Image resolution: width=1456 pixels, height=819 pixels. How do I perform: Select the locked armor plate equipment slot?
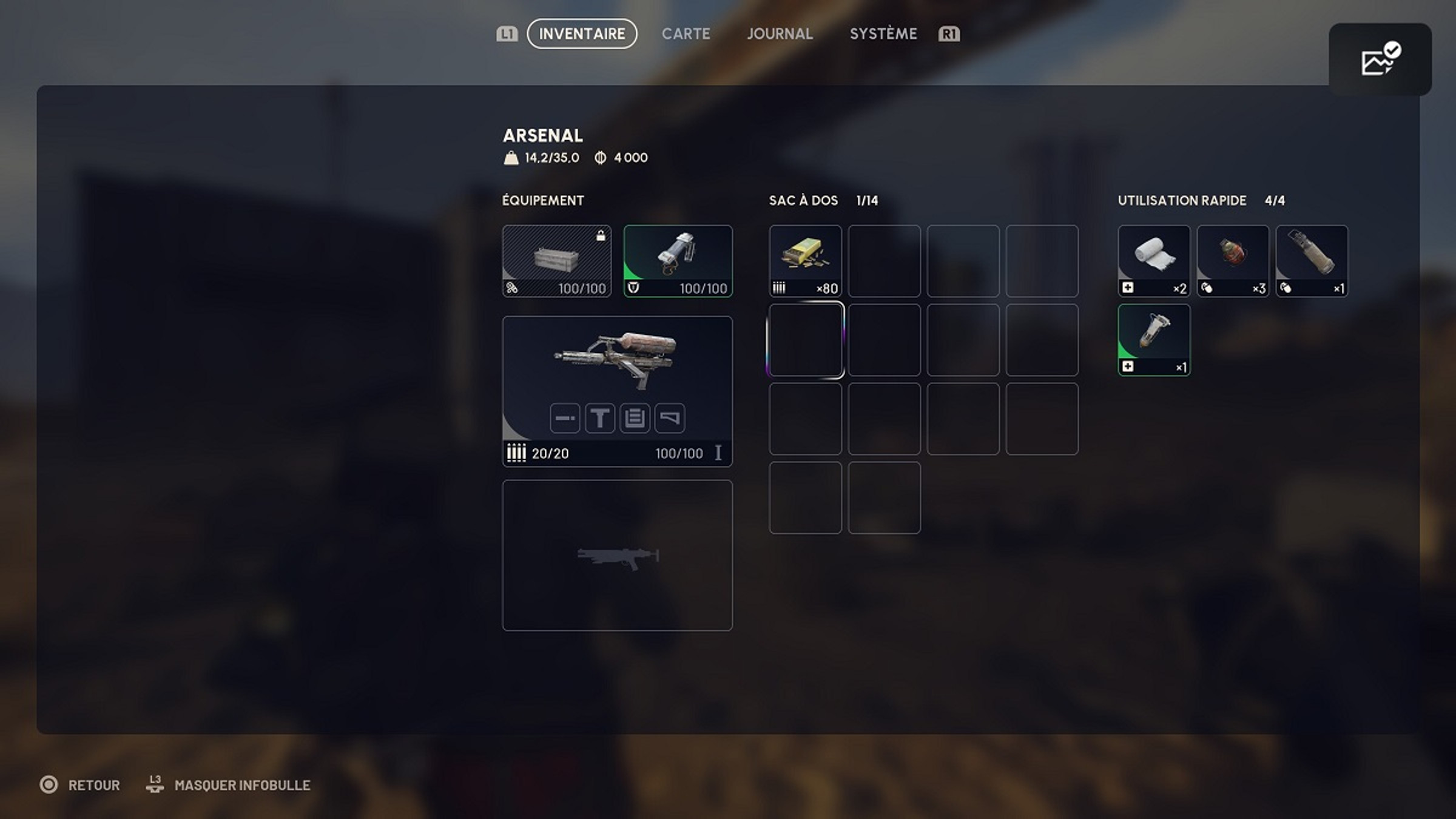(x=556, y=261)
